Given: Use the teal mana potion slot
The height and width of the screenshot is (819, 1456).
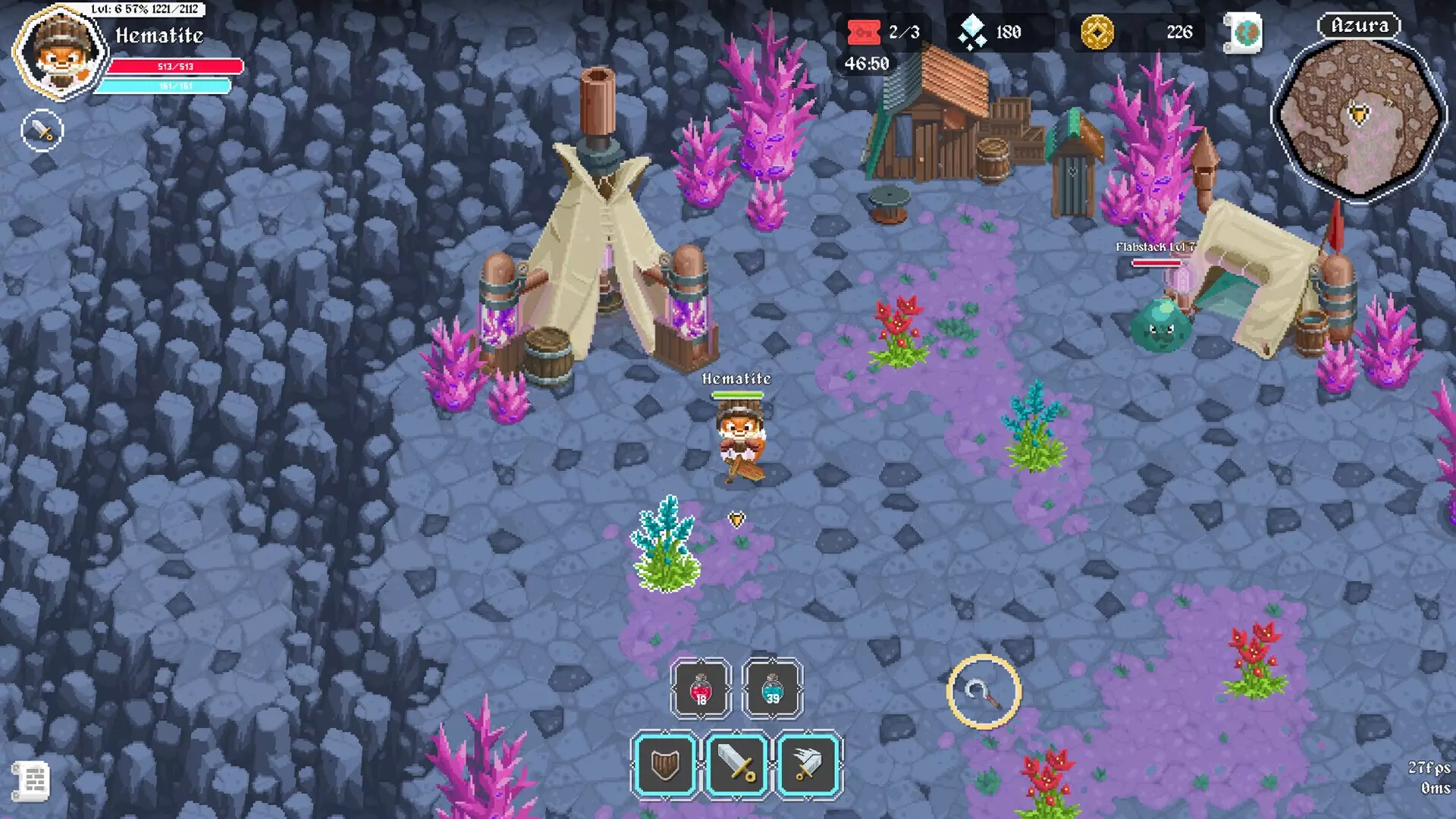Looking at the screenshot, I should coord(772,689).
